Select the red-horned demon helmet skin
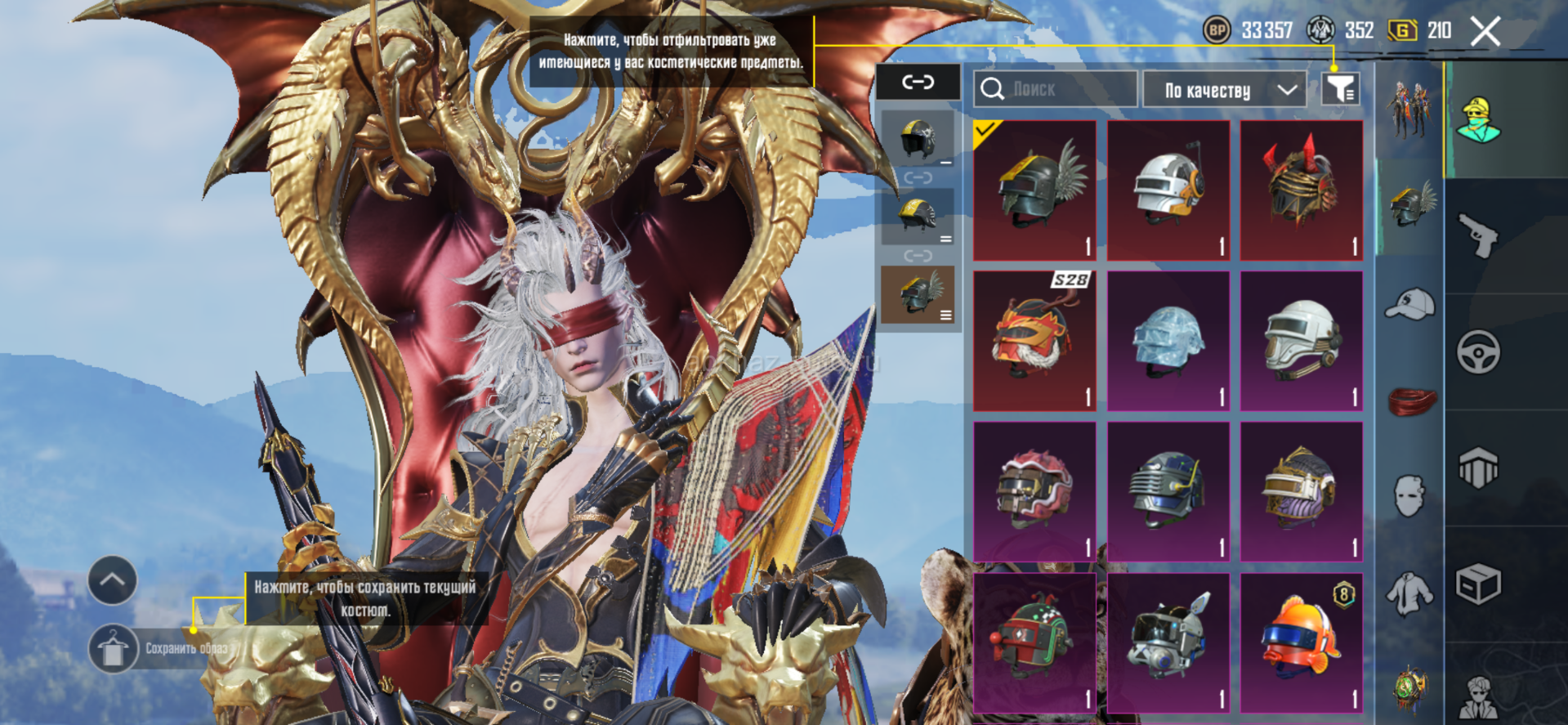 tap(1302, 190)
